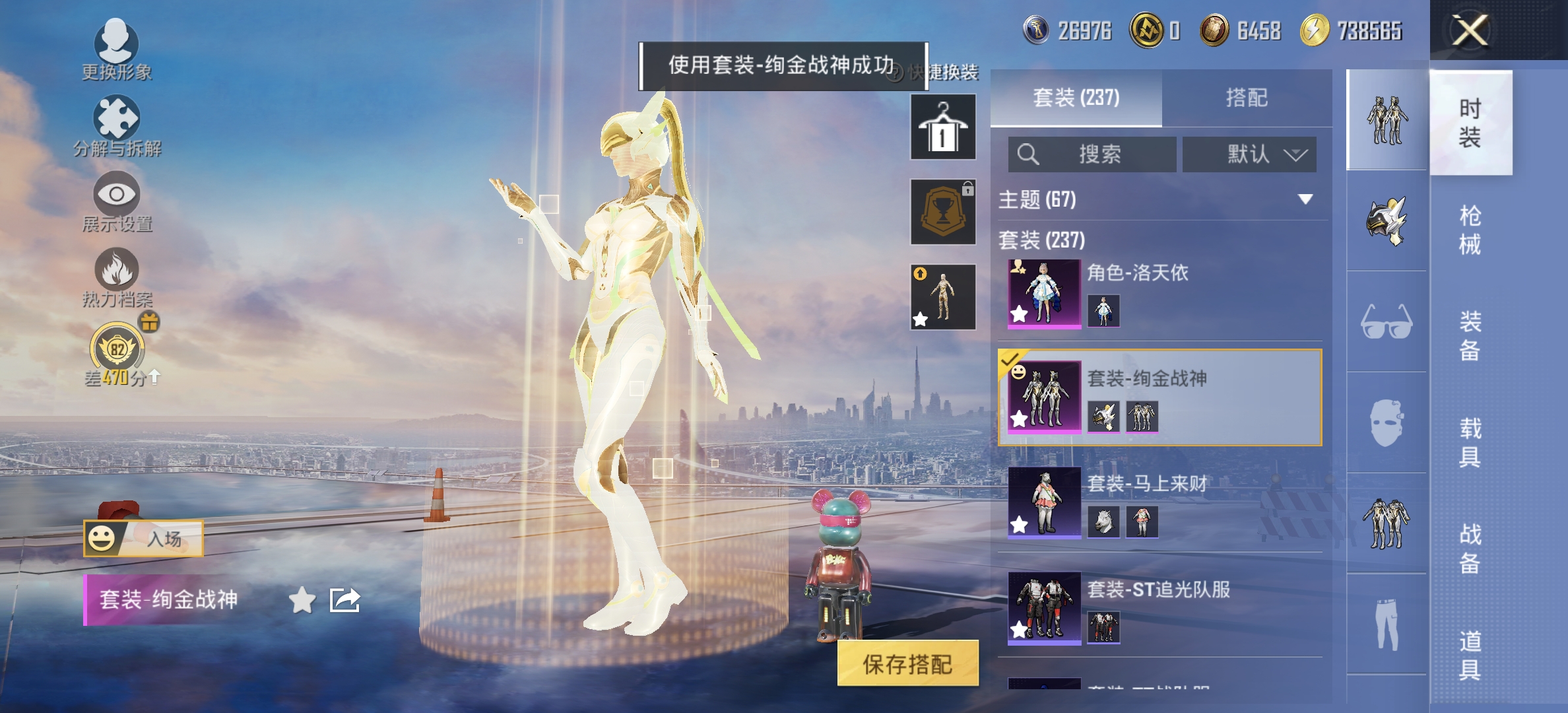Click the hanger wardrobe icon
Screen dimensions: 1568x713
[x=942, y=127]
